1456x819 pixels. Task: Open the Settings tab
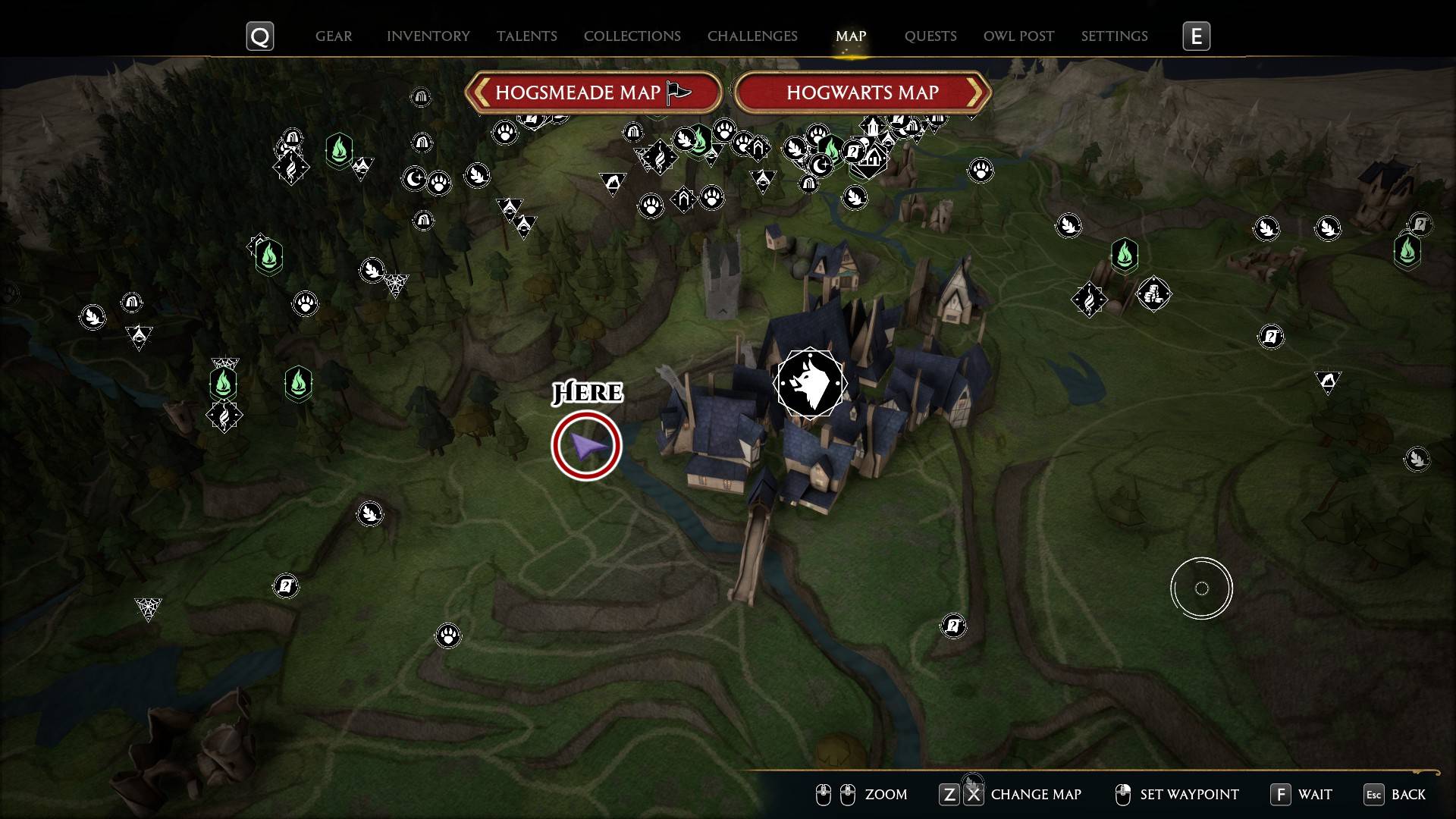pos(1114,36)
